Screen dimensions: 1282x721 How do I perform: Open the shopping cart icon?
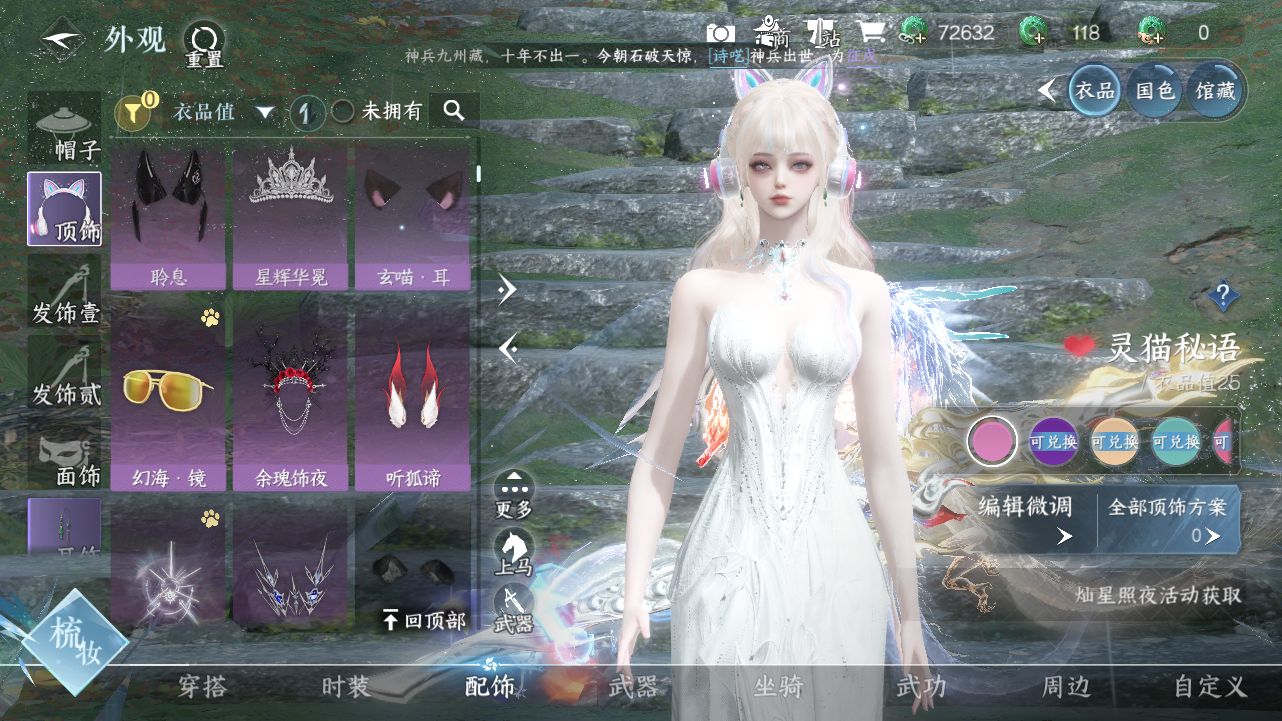click(871, 33)
